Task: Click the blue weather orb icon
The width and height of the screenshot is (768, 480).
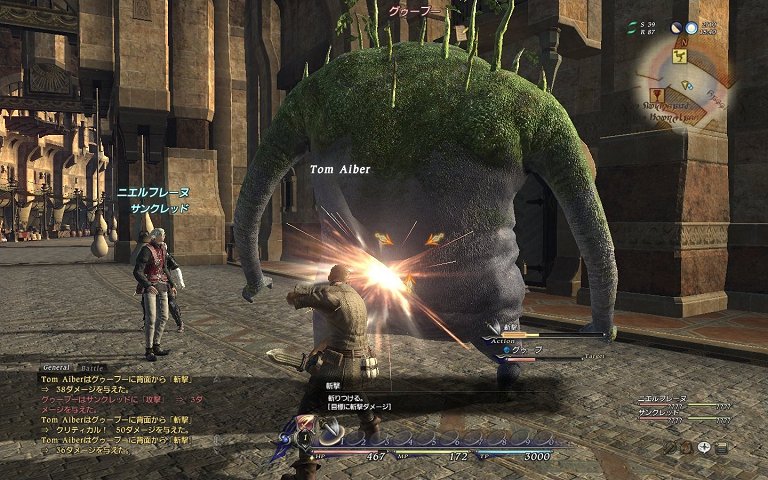Action: coord(690,28)
